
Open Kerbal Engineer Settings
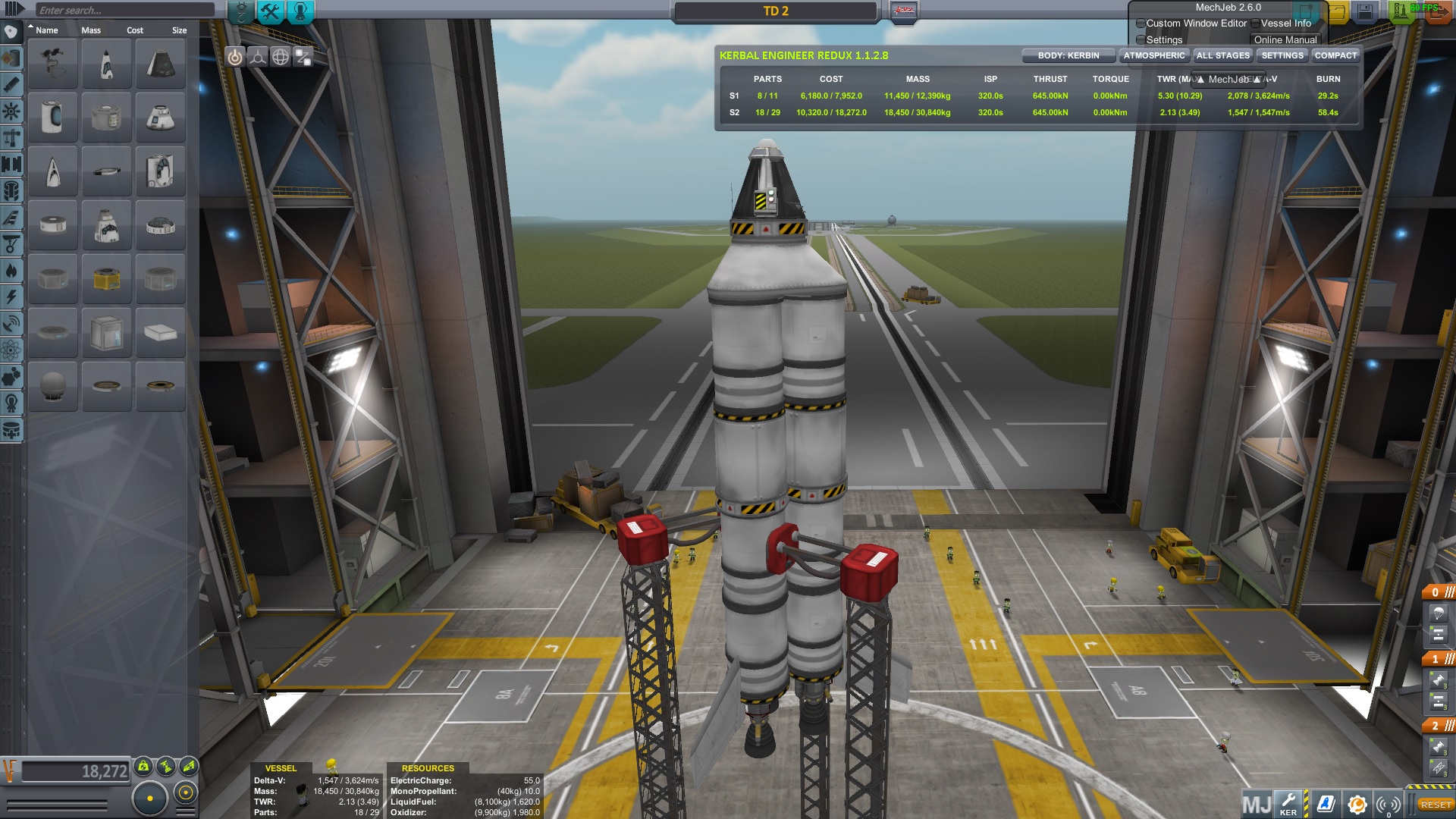(1282, 55)
